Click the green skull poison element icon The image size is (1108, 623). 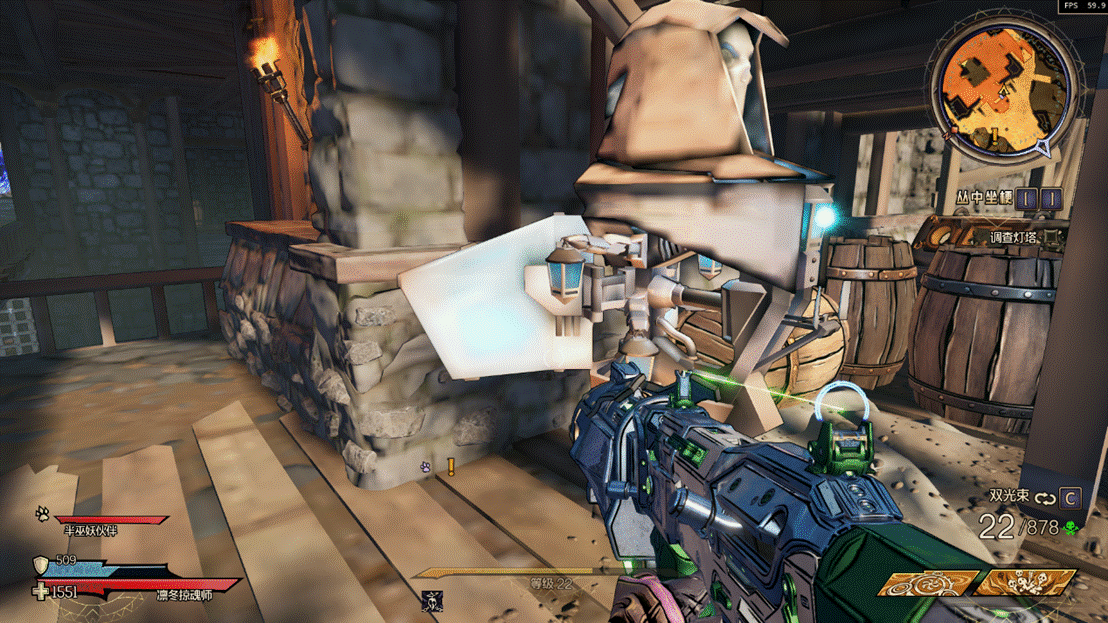click(1071, 528)
